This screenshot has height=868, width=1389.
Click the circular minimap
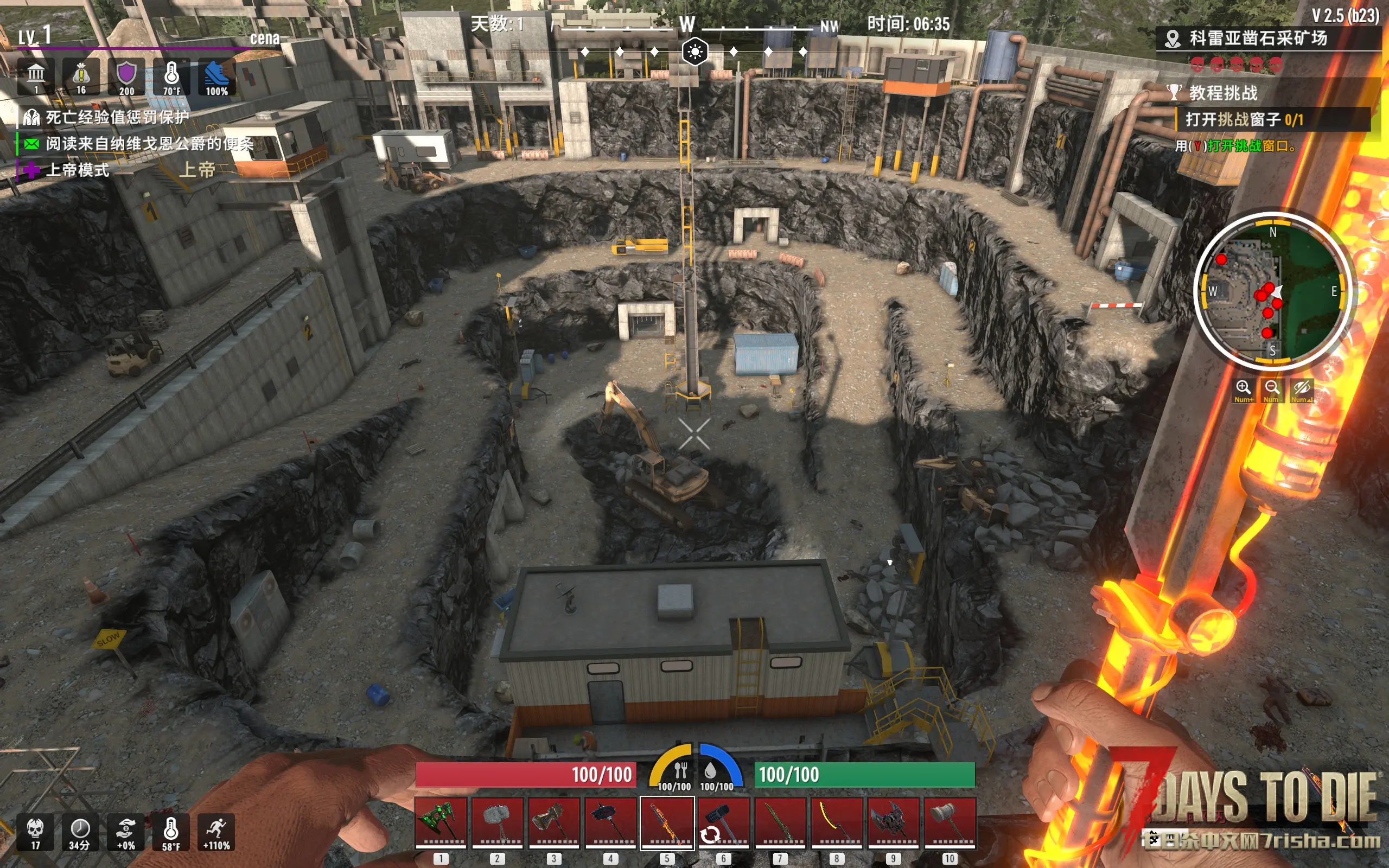tap(1272, 291)
